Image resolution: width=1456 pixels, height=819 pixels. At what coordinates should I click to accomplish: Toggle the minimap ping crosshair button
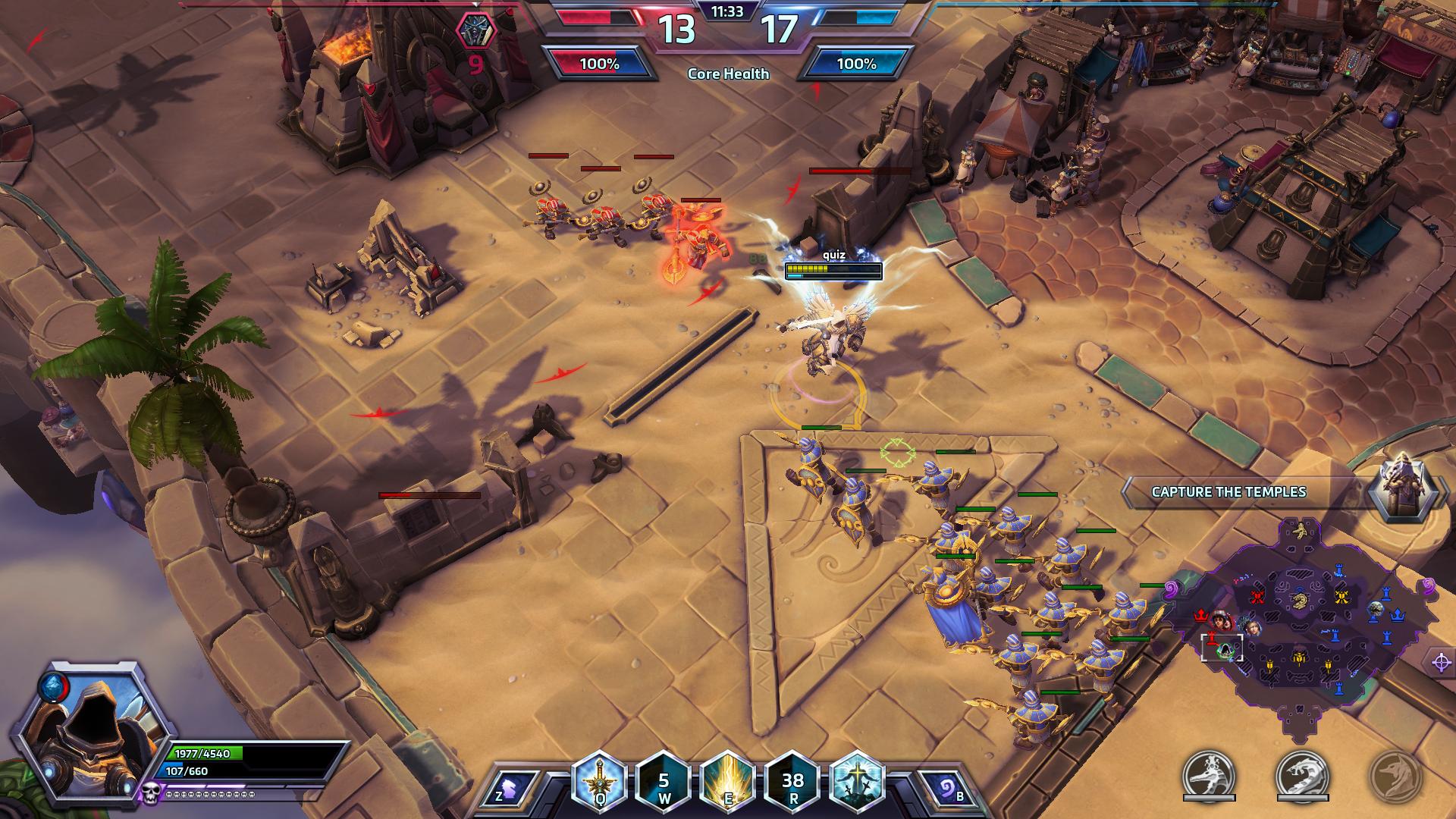click(x=1442, y=662)
